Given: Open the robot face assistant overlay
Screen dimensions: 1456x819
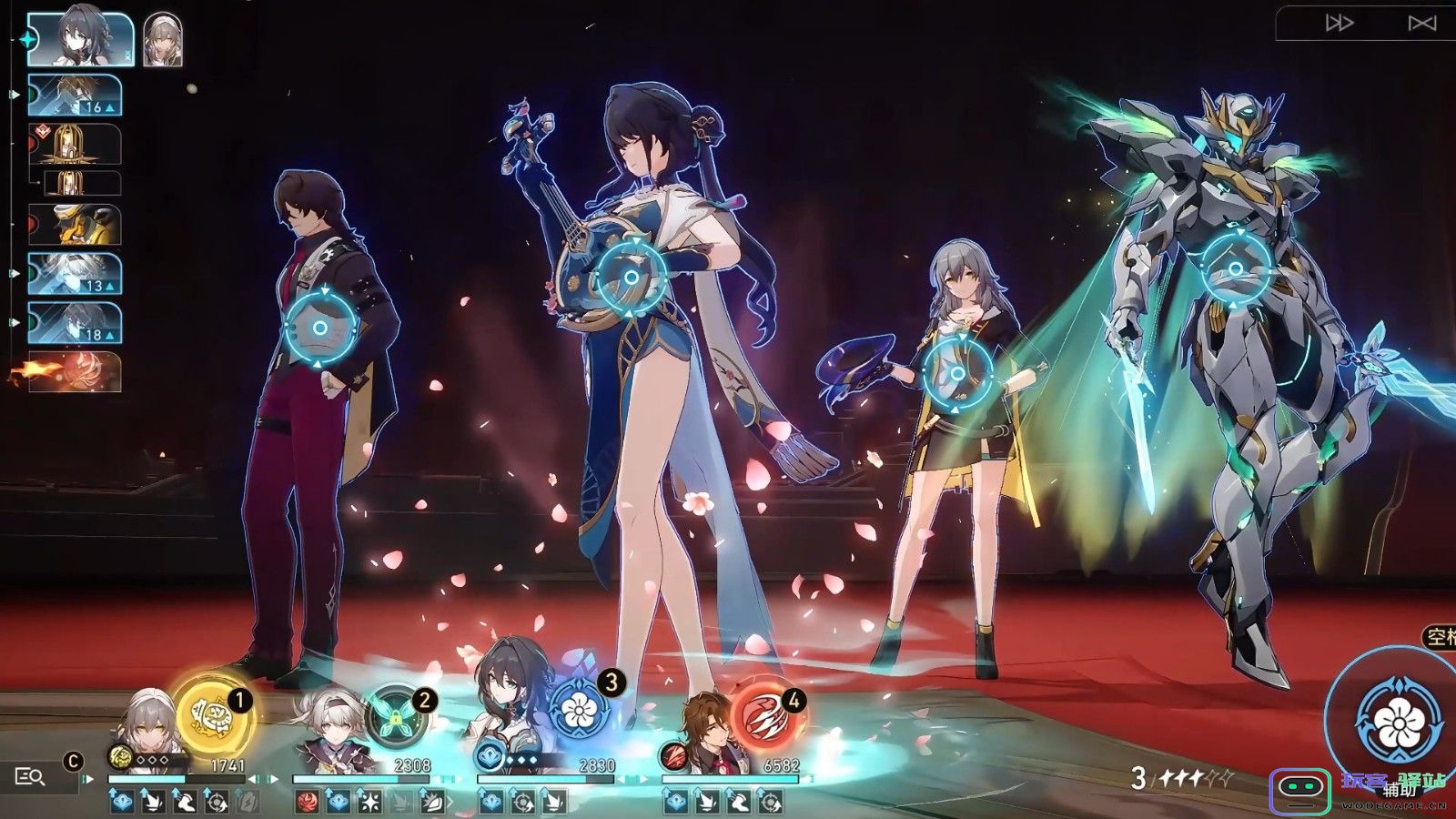Looking at the screenshot, I should pyautogui.click(x=1299, y=790).
